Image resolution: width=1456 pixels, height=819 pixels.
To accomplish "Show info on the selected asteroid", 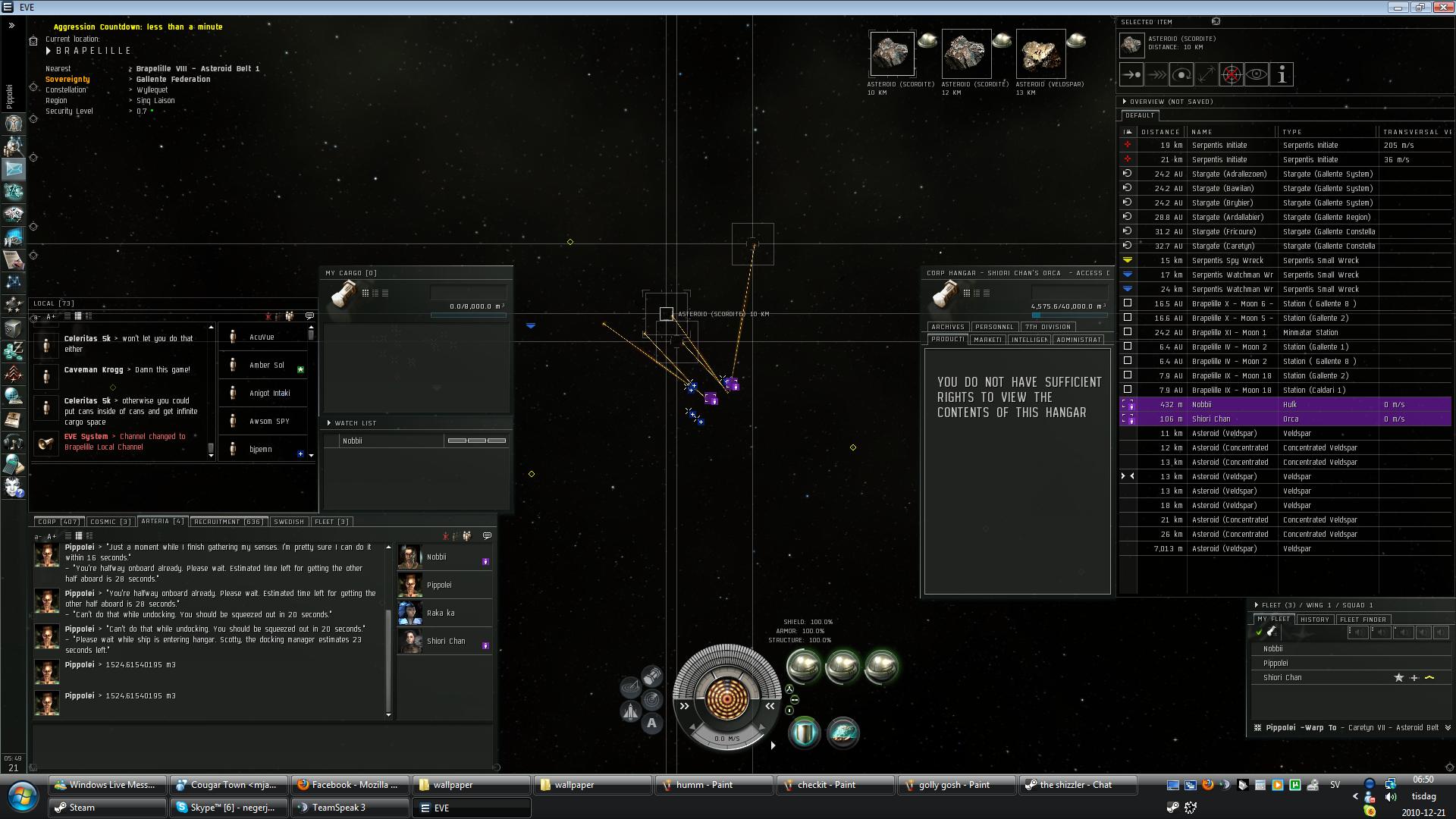I will (x=1282, y=74).
